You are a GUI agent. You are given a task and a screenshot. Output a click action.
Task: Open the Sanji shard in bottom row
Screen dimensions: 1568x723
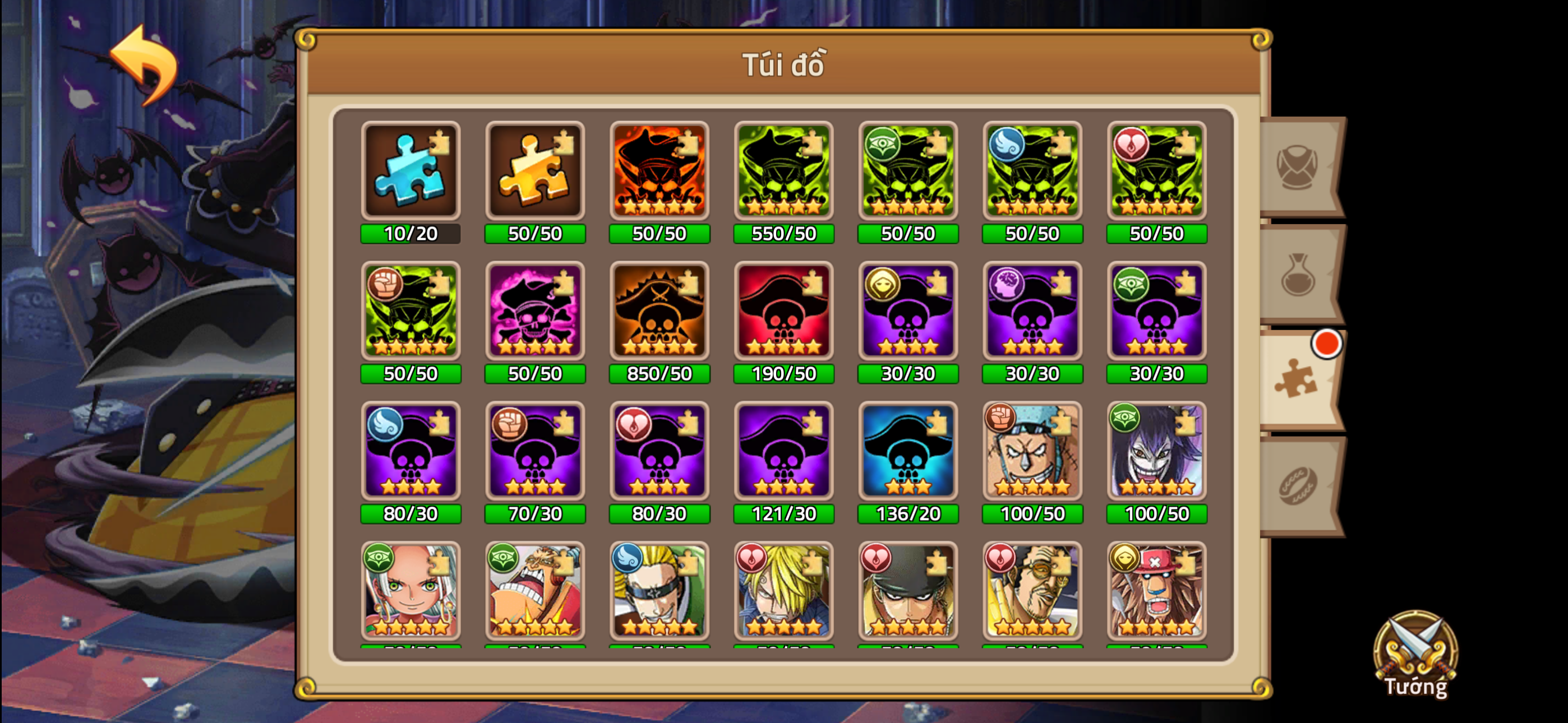pos(783,594)
